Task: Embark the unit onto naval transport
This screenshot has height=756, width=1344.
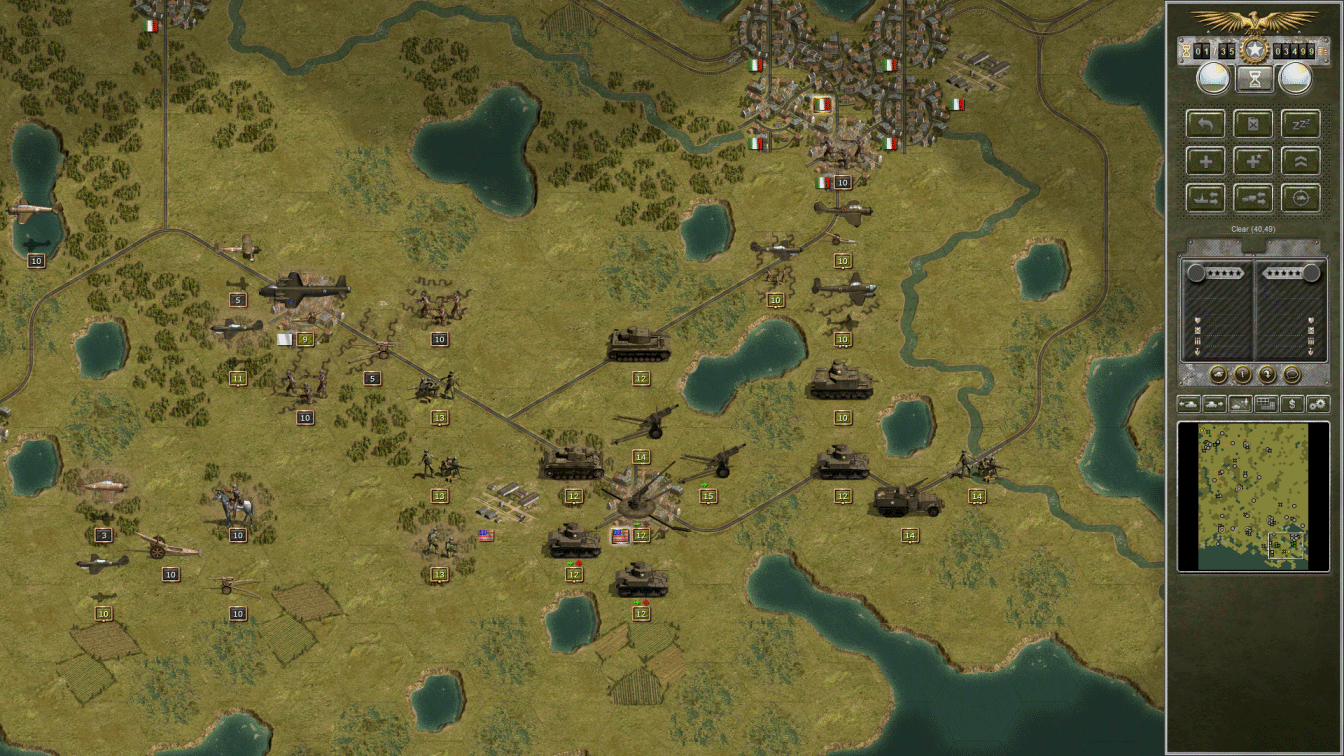Action: pyautogui.click(x=1206, y=198)
